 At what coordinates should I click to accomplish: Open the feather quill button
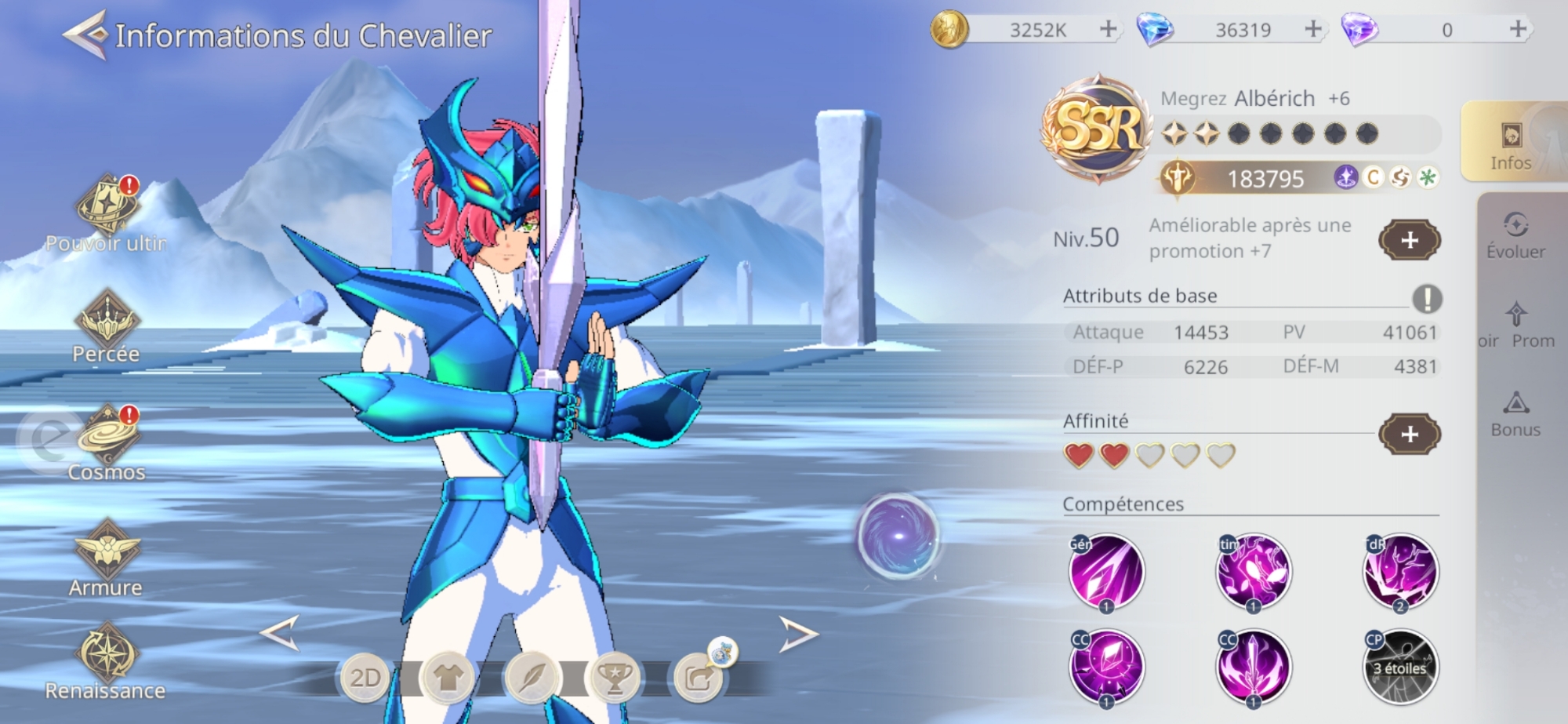[531, 678]
